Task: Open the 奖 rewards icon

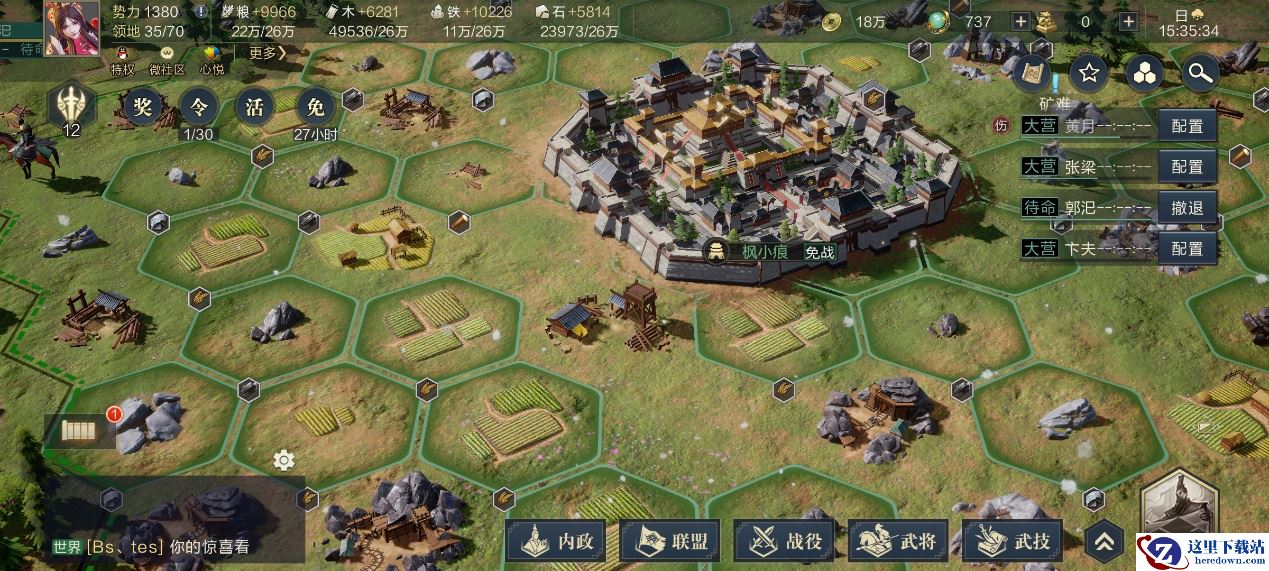Action: point(140,106)
